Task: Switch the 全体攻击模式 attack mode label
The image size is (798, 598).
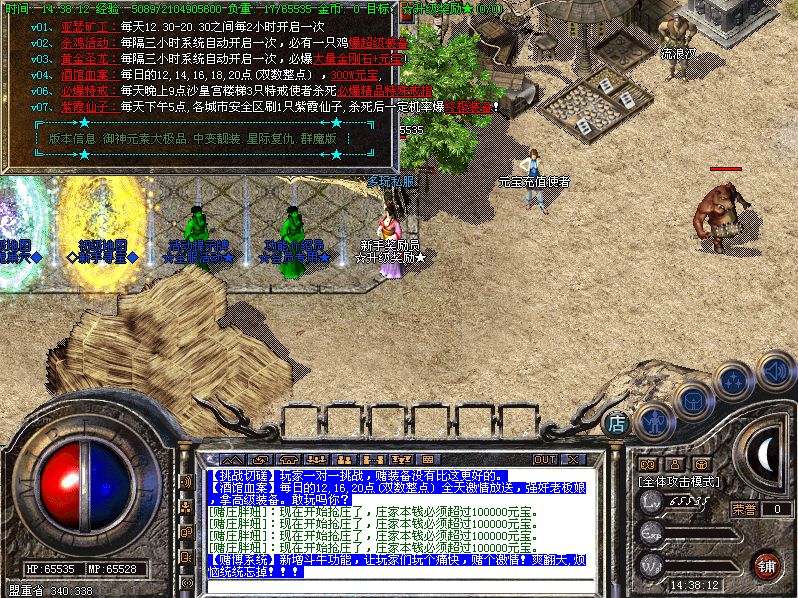Action: point(680,481)
